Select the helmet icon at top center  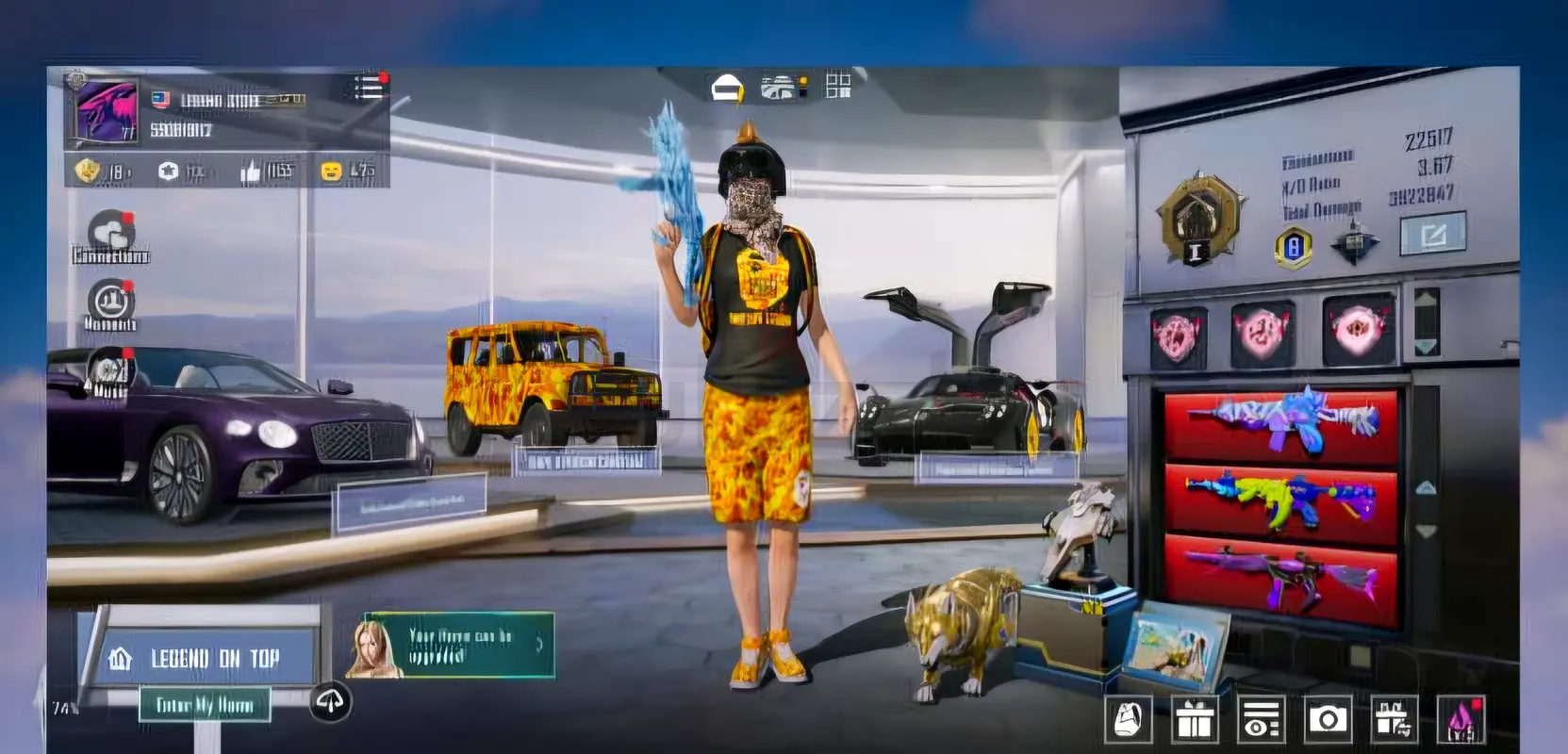pyautogui.click(x=726, y=89)
